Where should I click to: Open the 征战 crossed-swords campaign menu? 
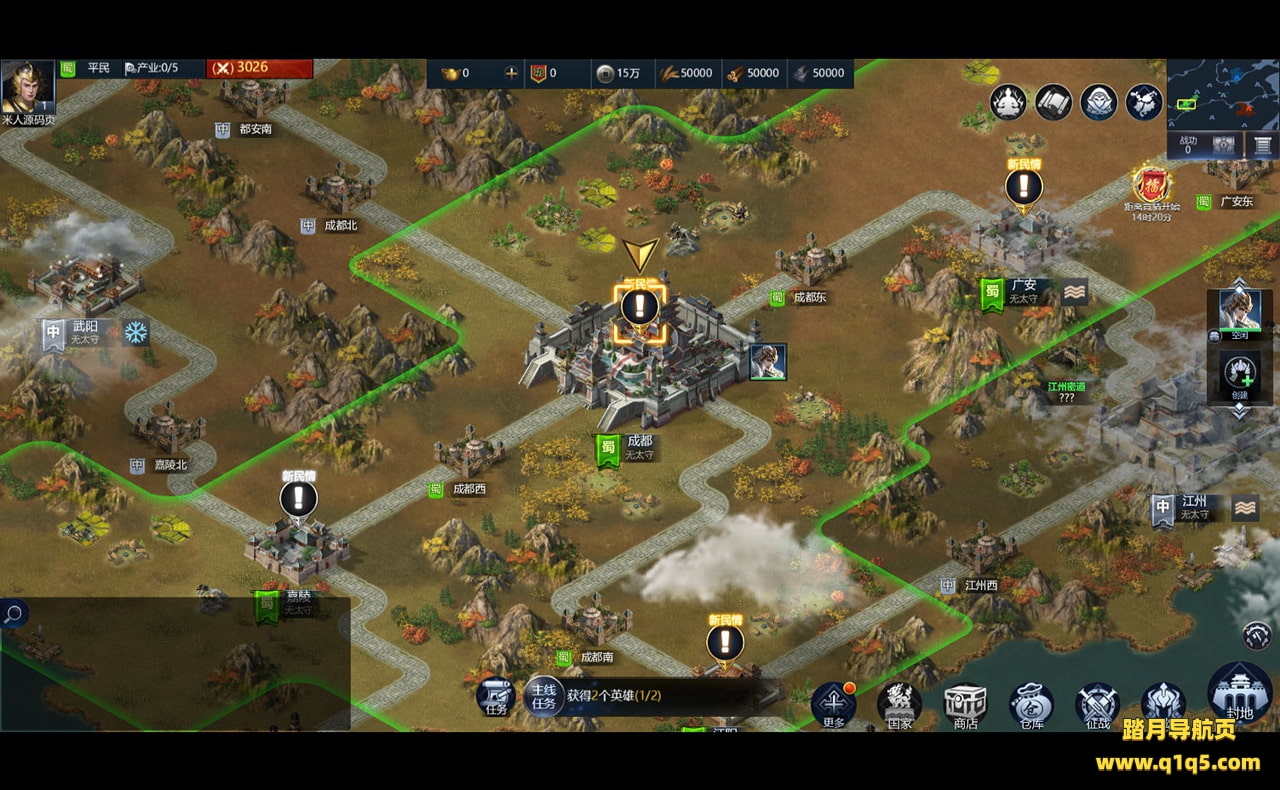click(x=1097, y=705)
